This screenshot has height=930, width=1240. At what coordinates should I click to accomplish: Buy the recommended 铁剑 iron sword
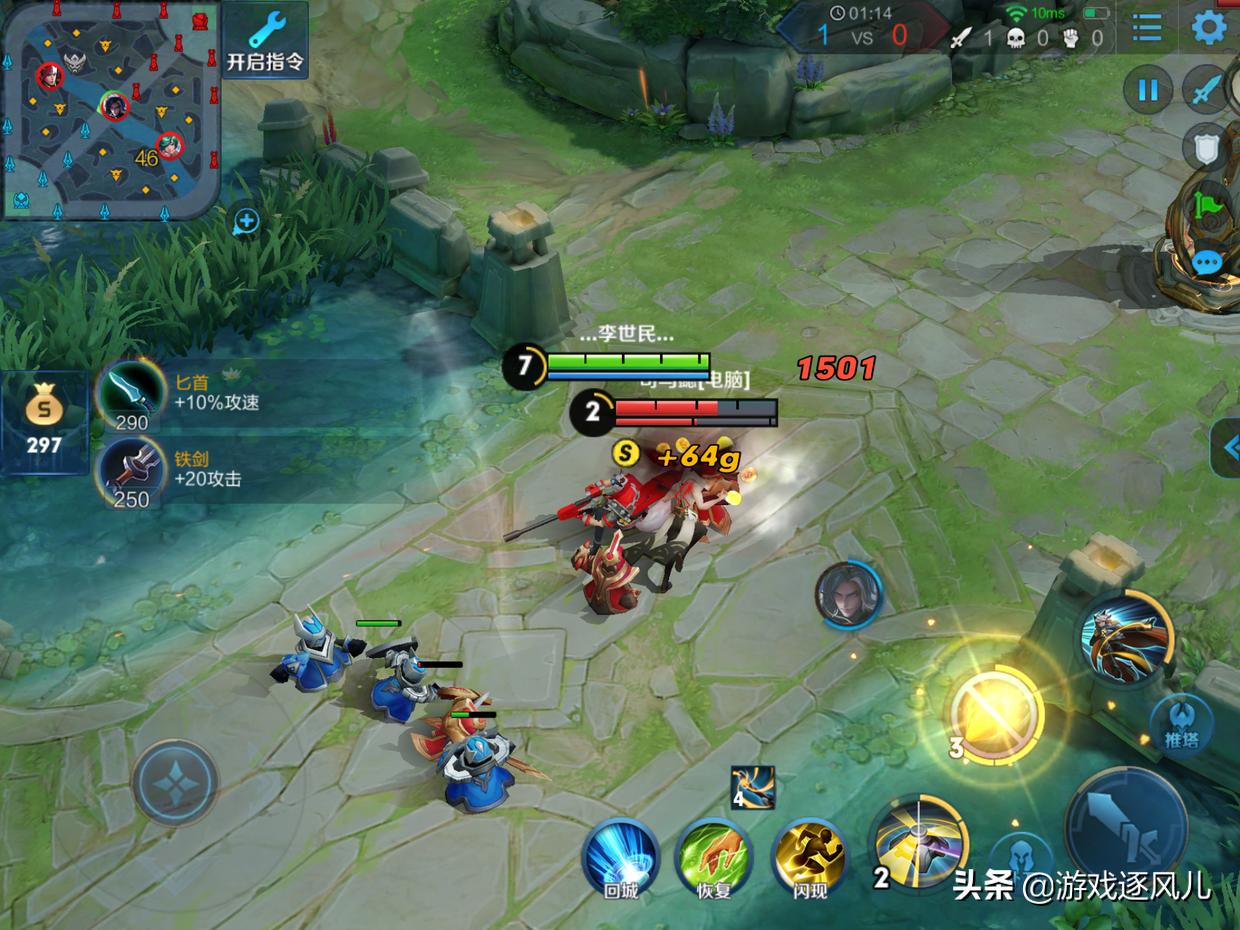click(x=131, y=472)
